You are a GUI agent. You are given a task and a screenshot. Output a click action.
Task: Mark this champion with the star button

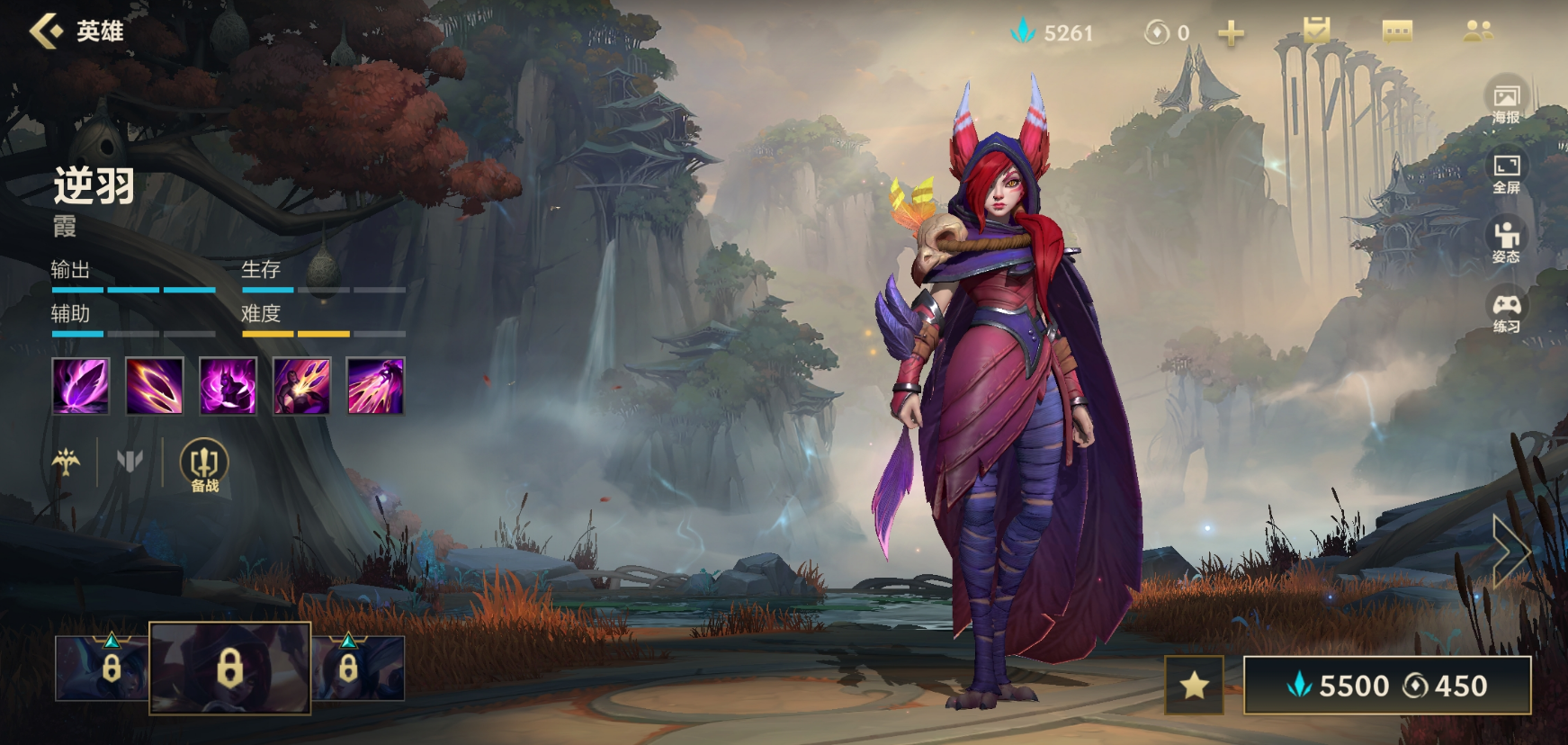(x=1194, y=686)
